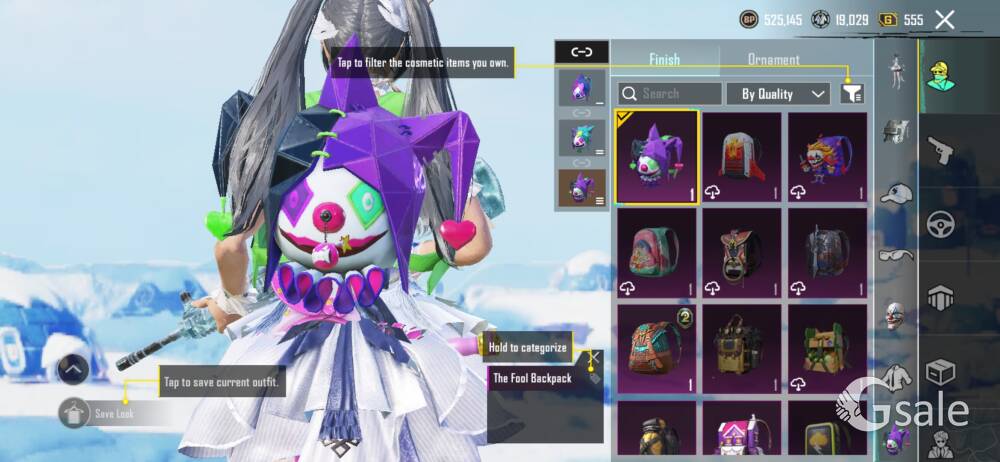Select the purple Fool jester backpack
1000x462 pixels.
[656, 157]
